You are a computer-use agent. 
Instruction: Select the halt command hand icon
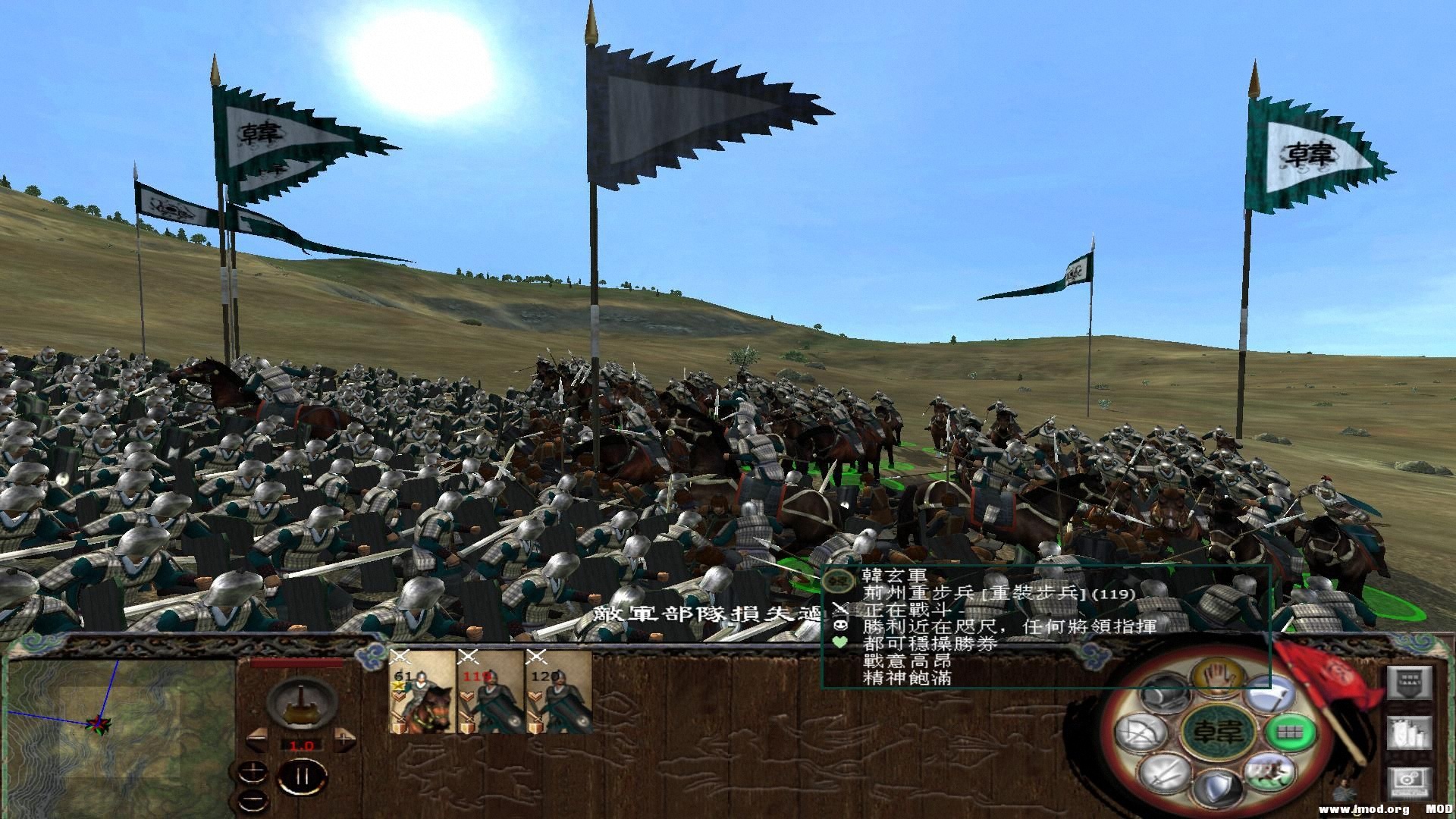click(x=1218, y=676)
